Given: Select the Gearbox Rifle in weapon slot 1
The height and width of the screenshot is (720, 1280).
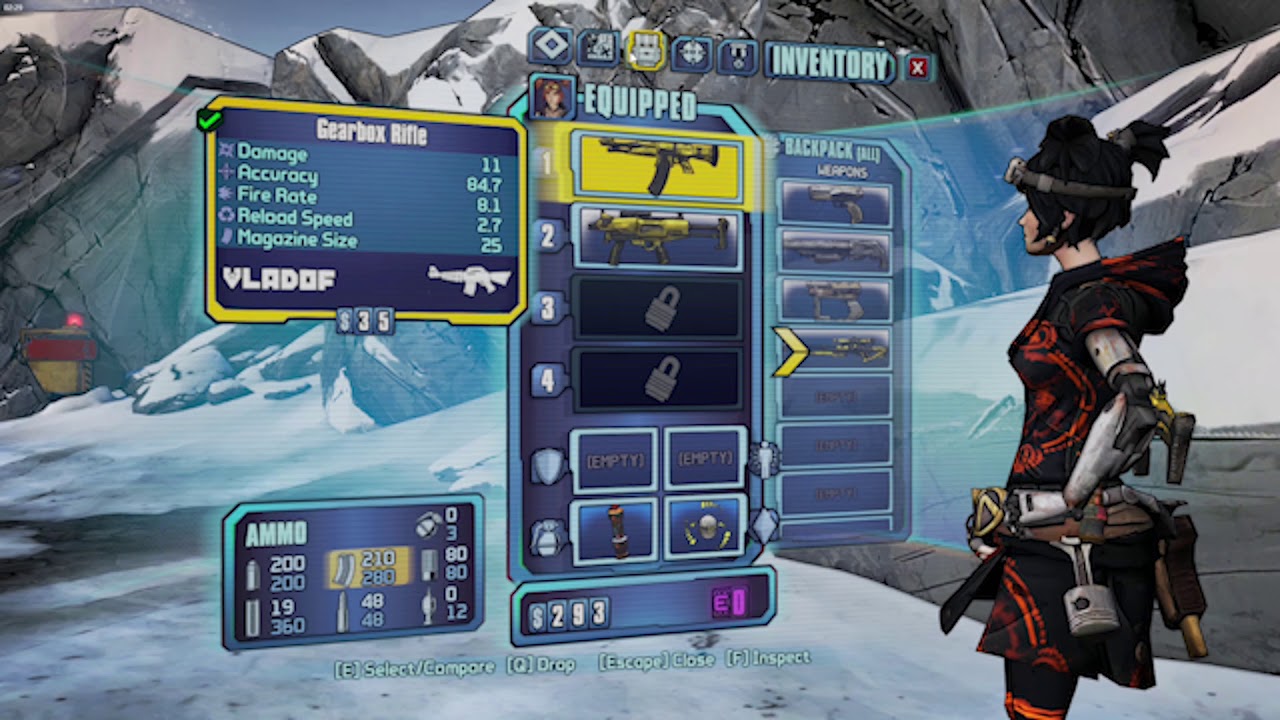Looking at the screenshot, I should point(657,166).
